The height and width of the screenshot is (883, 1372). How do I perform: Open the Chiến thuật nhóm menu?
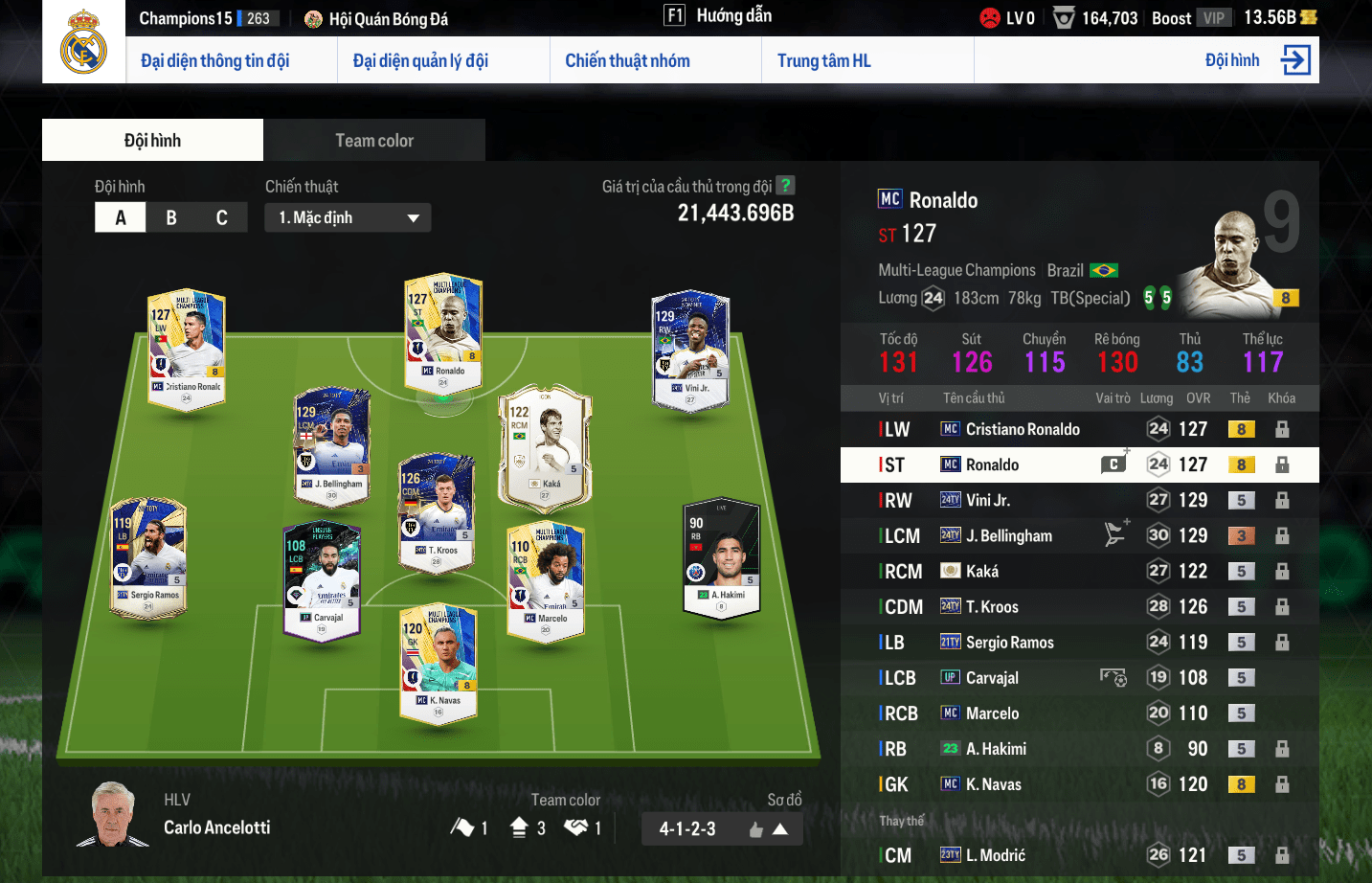point(628,59)
